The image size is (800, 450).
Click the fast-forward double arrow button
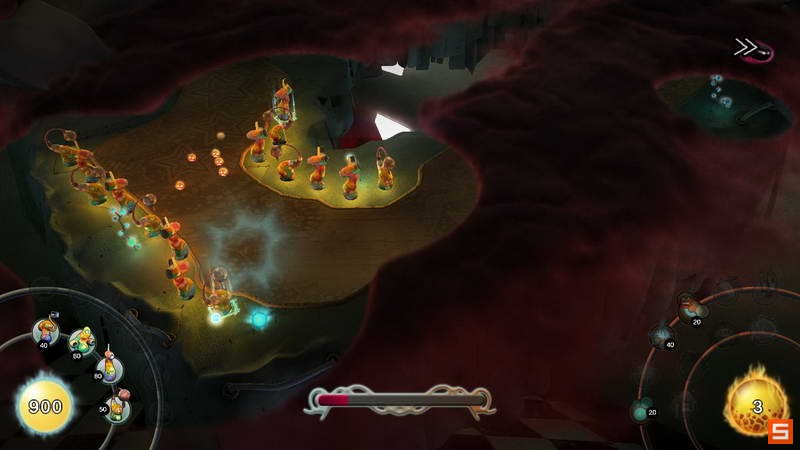(746, 48)
